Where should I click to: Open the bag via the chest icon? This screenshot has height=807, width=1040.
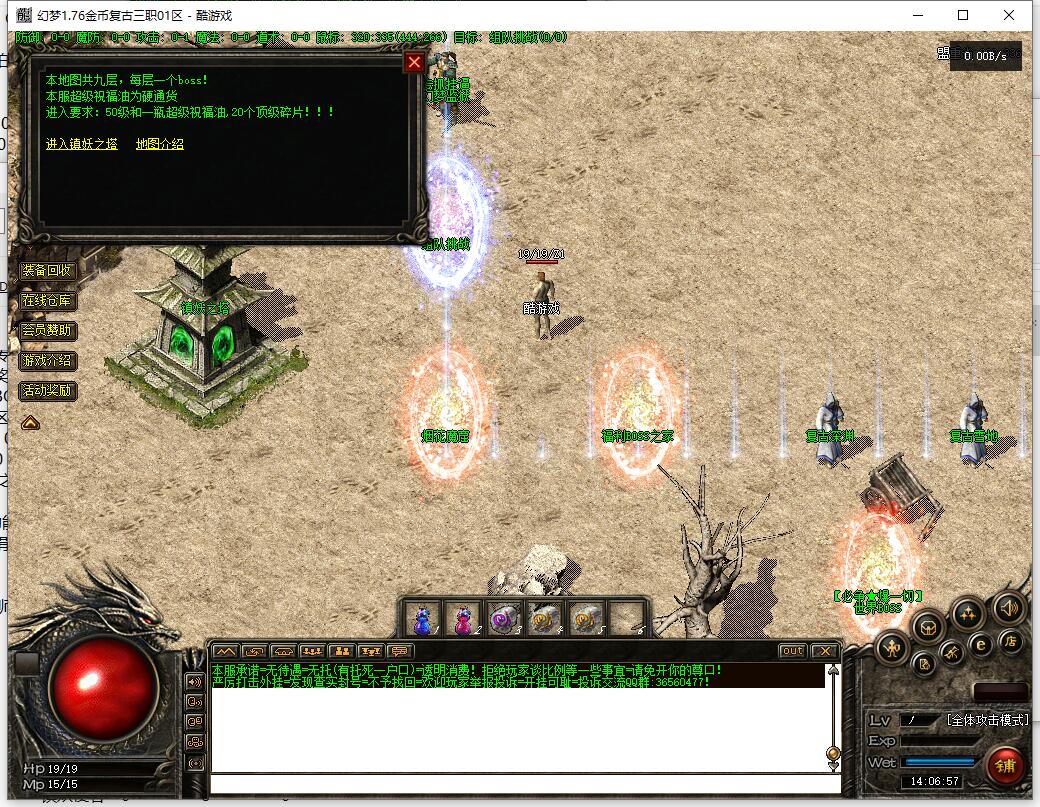[x=929, y=627]
